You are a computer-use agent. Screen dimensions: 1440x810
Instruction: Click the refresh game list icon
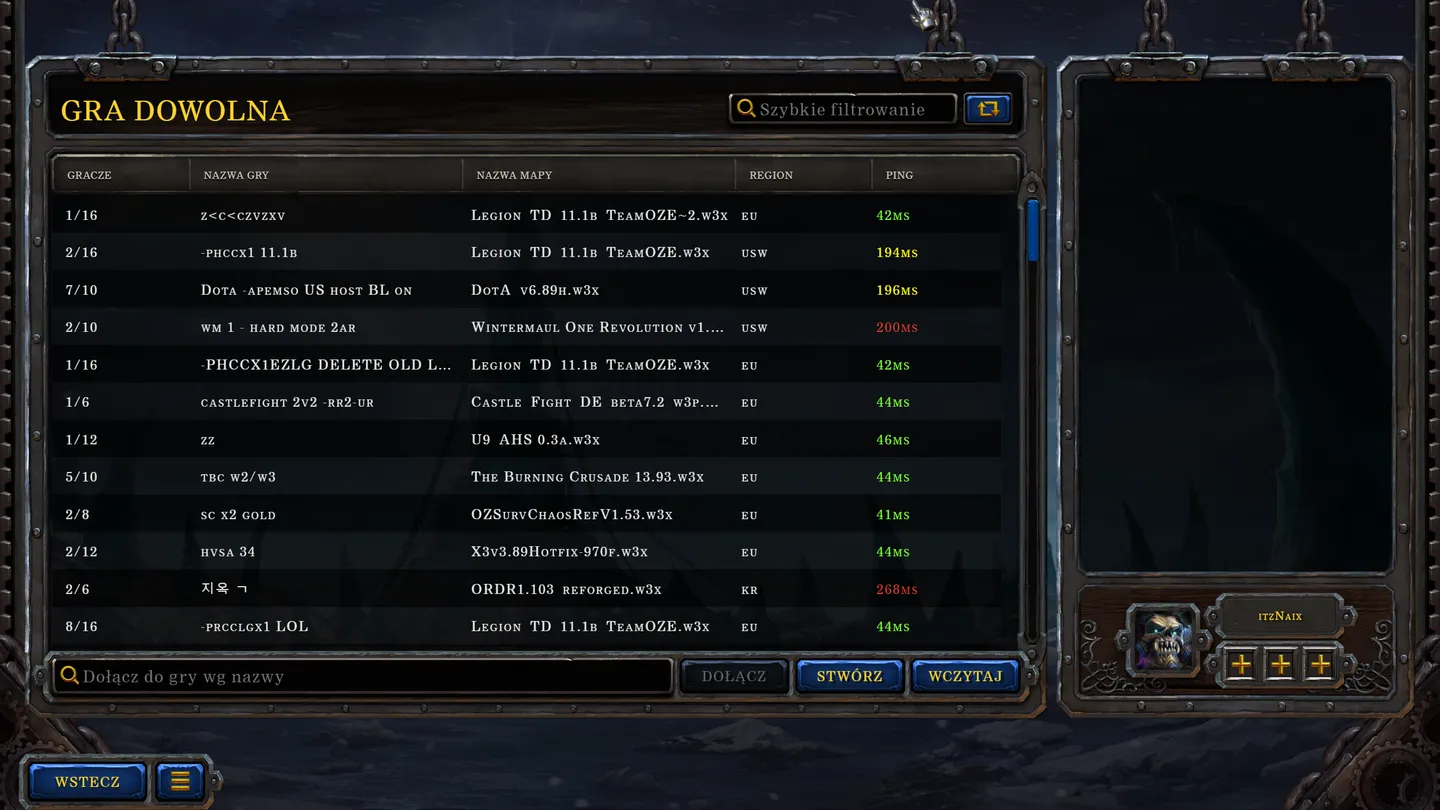coord(988,108)
